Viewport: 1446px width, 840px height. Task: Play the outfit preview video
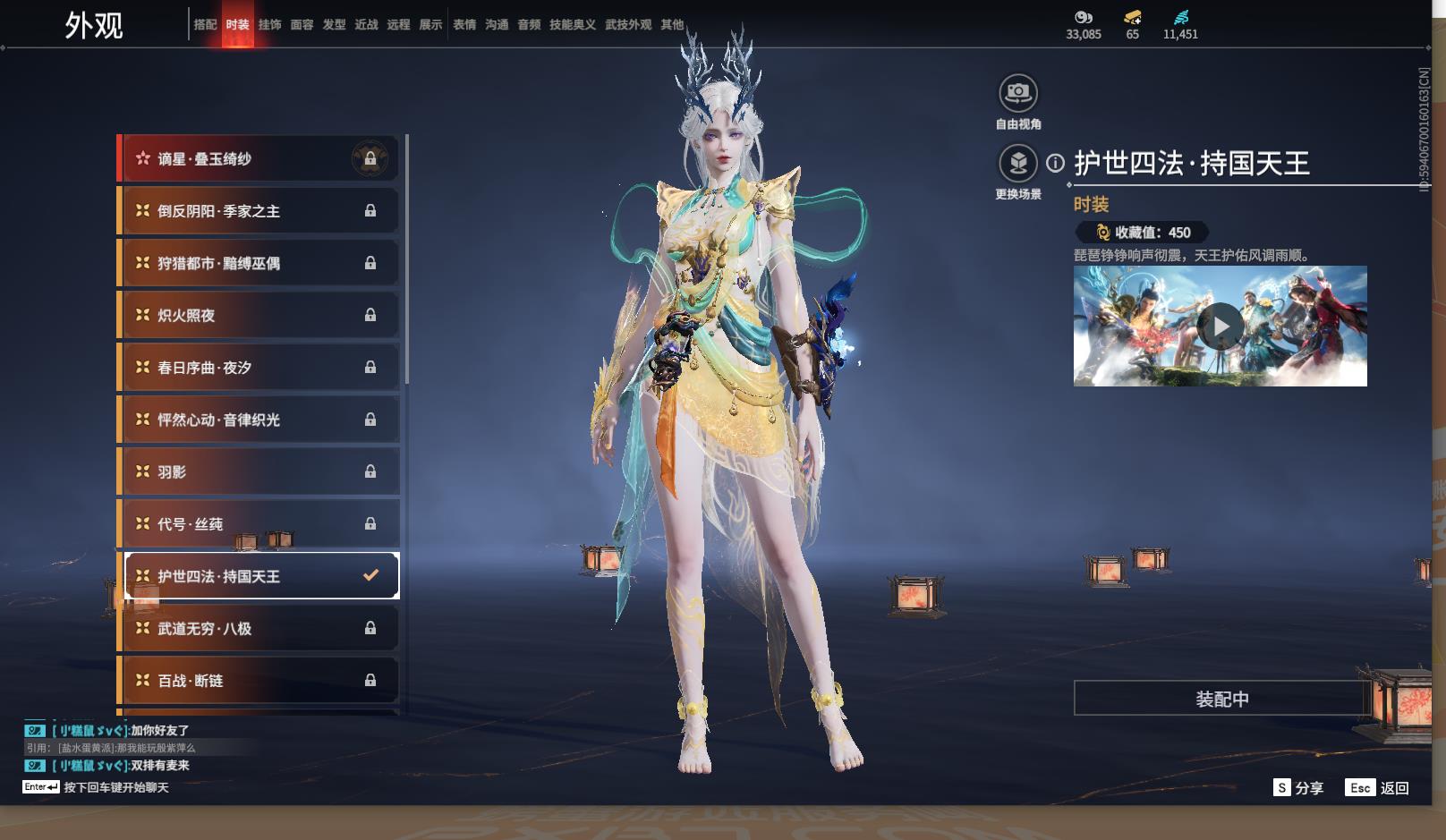click(1221, 327)
